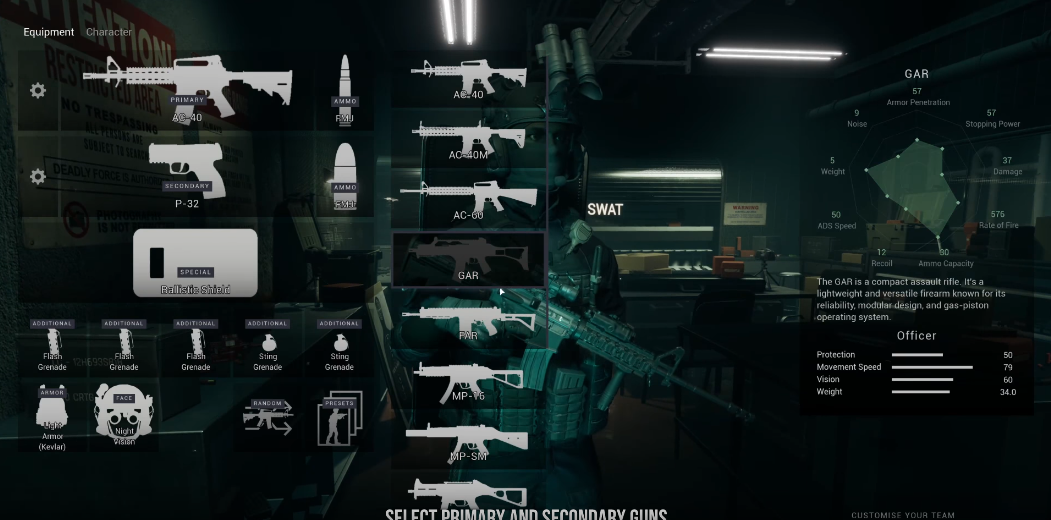Select the GAR assault rifle entry
Viewport: 1051px width, 520px height.
[468, 259]
